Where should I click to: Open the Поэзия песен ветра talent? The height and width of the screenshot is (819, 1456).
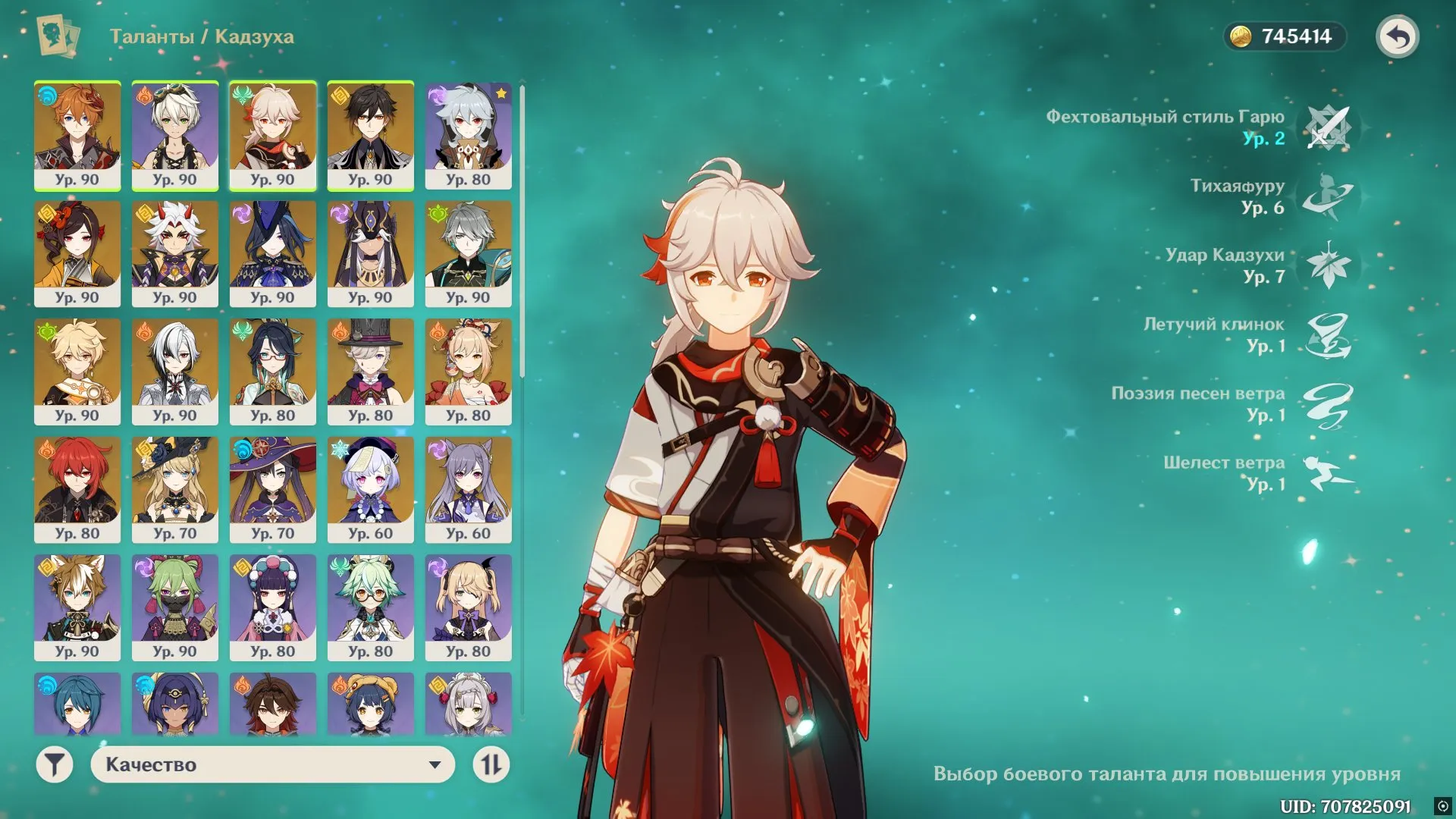[x=1328, y=404]
